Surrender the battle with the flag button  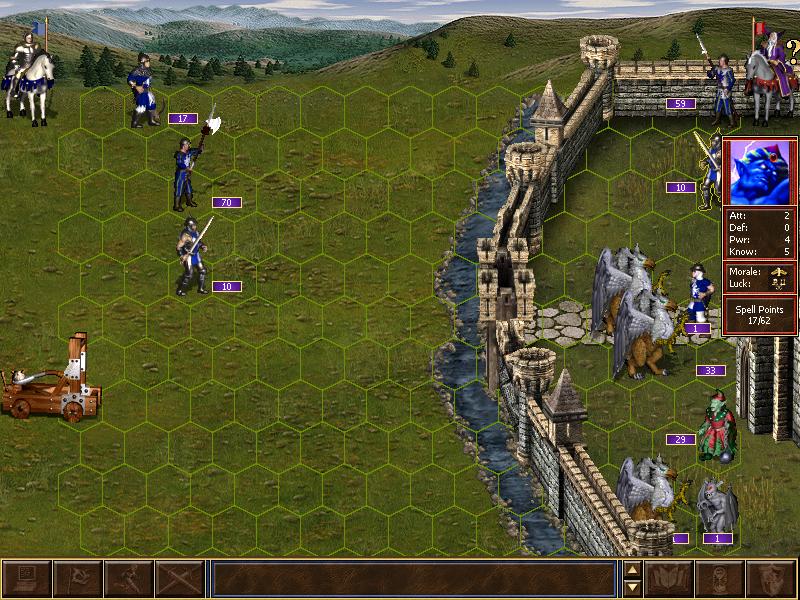77,579
